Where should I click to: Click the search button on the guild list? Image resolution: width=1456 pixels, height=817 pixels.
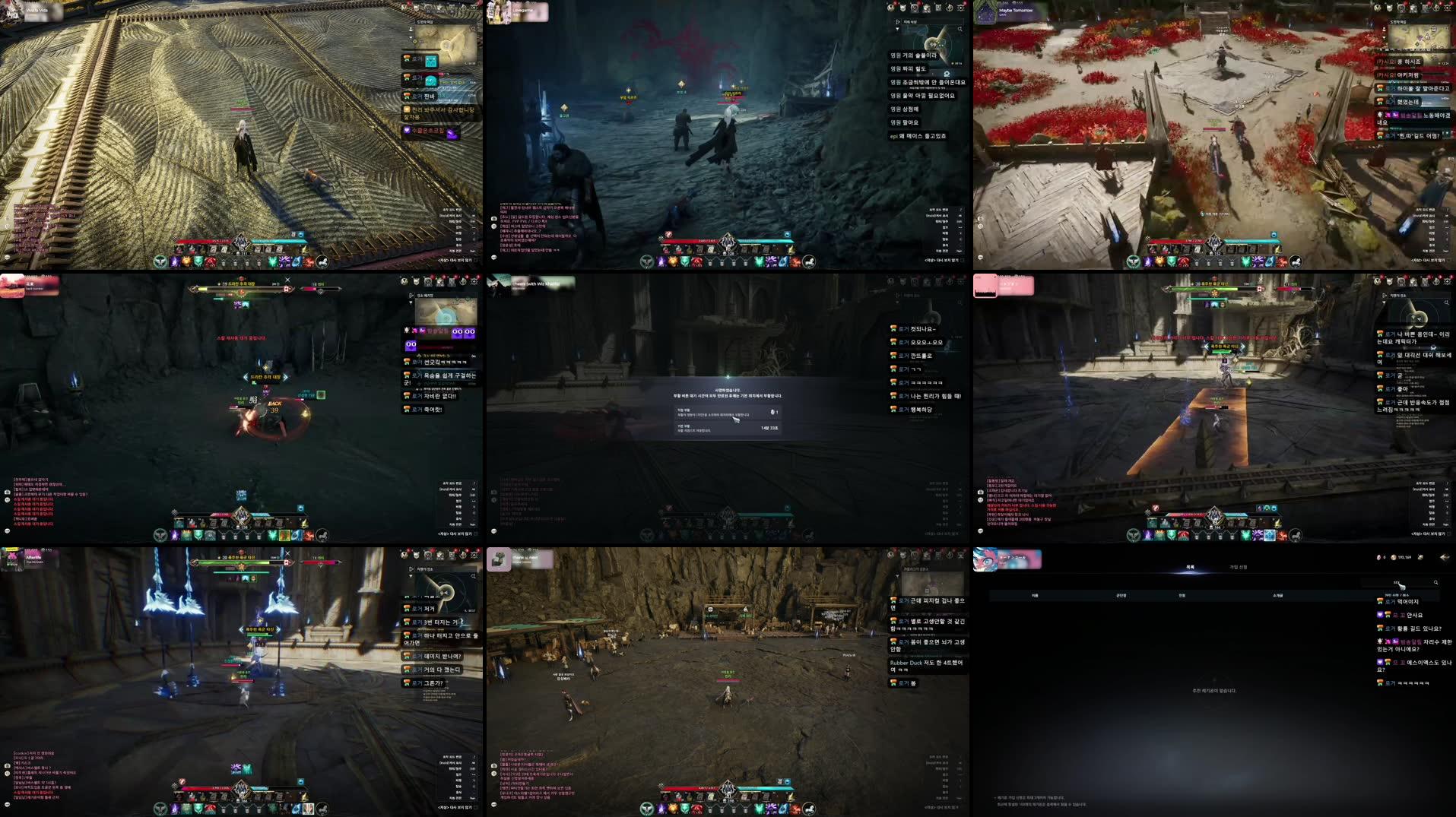(x=1436, y=581)
